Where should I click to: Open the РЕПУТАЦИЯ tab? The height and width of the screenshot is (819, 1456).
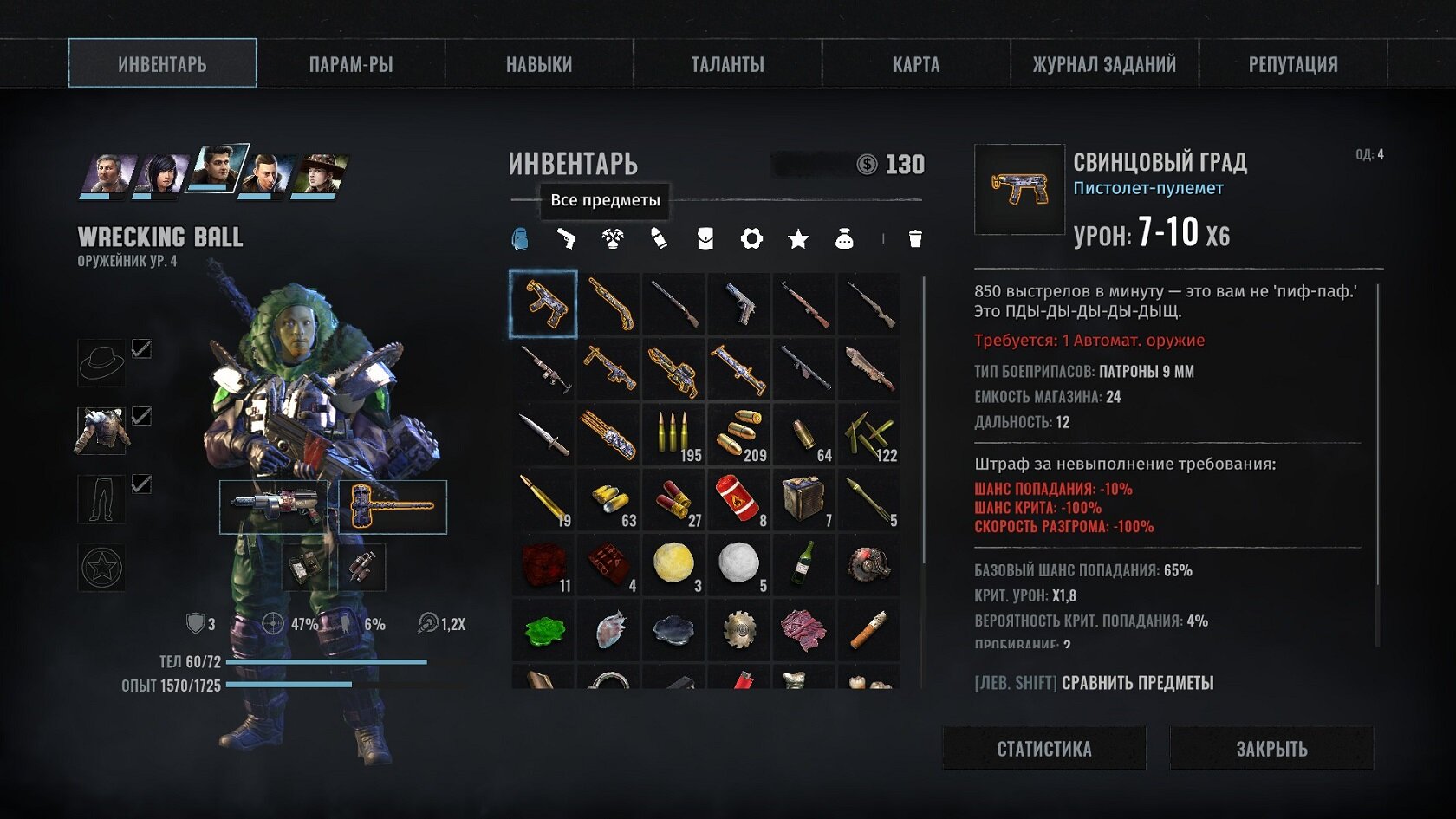tap(1292, 64)
